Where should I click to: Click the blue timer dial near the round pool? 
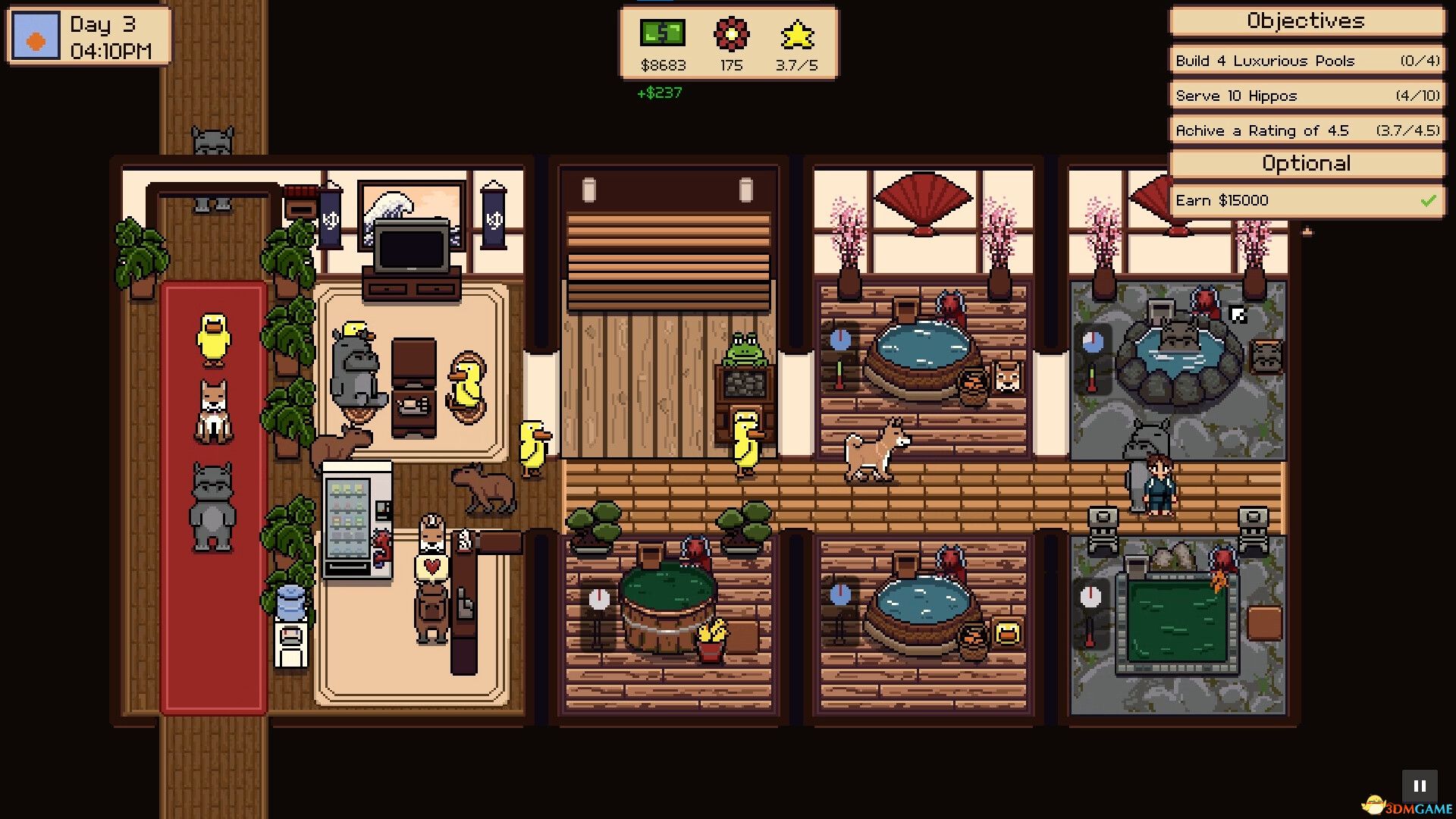pyautogui.click(x=840, y=340)
